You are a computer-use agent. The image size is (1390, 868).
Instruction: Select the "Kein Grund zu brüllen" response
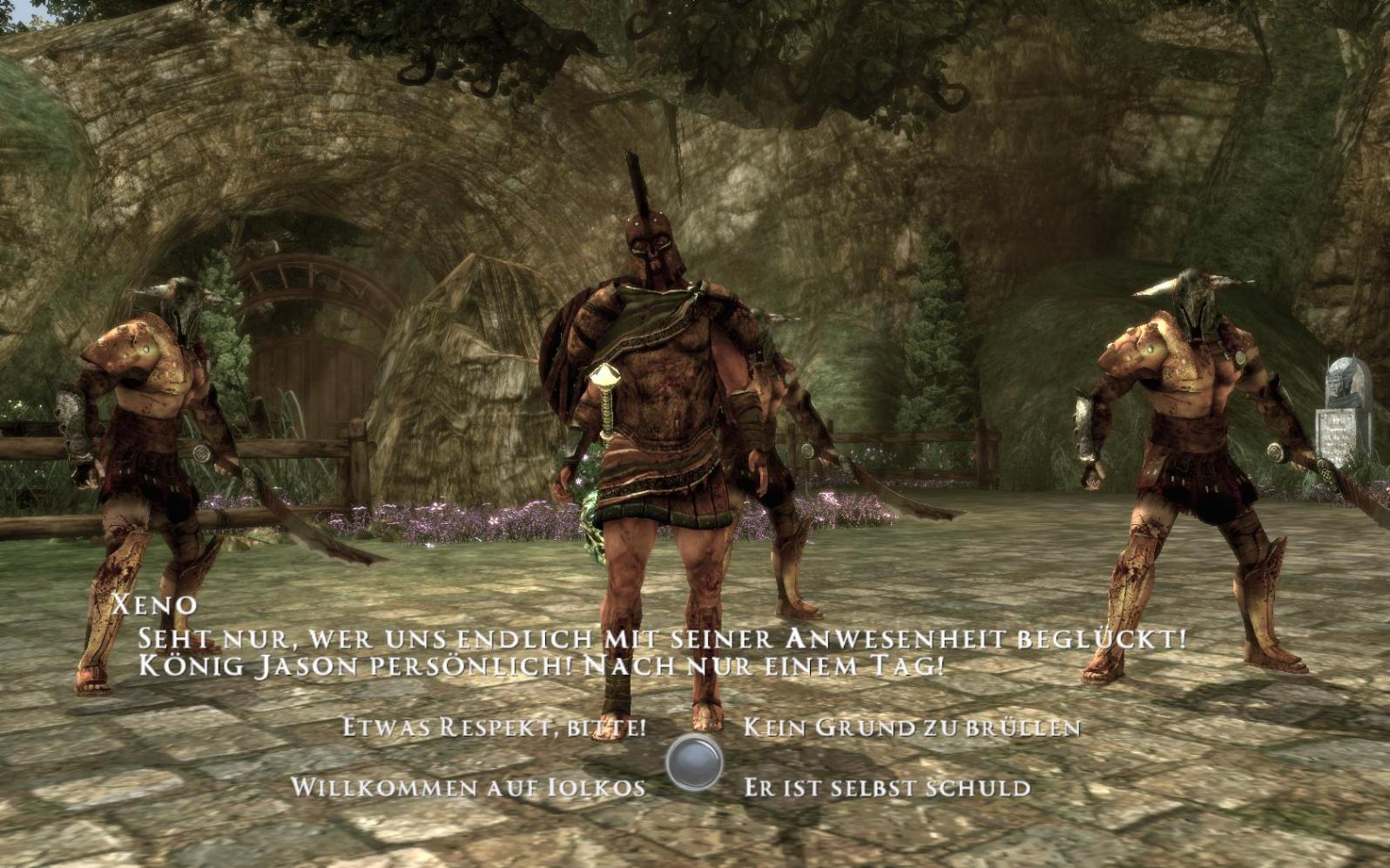(x=911, y=727)
